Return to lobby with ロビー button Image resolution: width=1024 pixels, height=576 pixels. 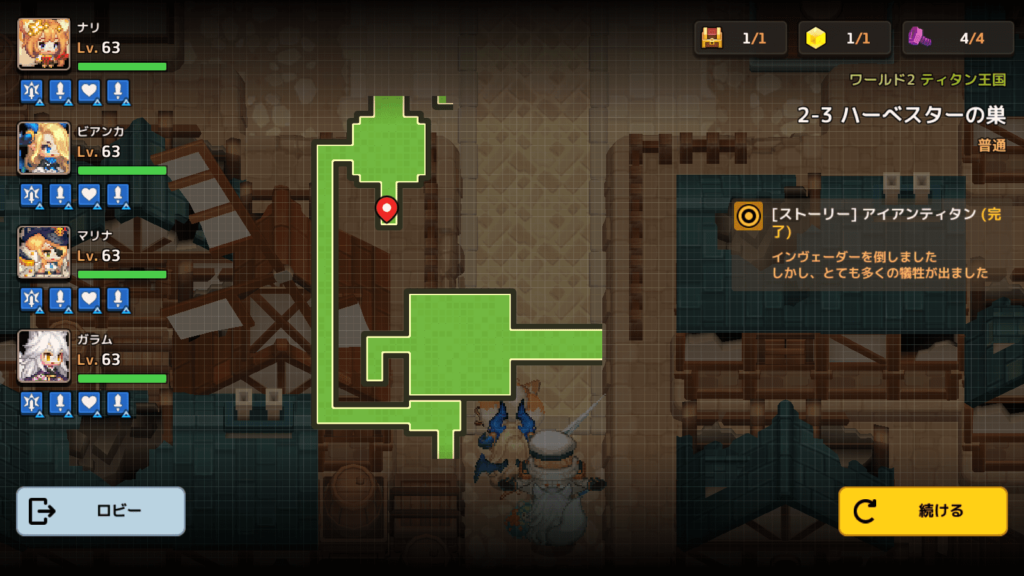click(101, 511)
